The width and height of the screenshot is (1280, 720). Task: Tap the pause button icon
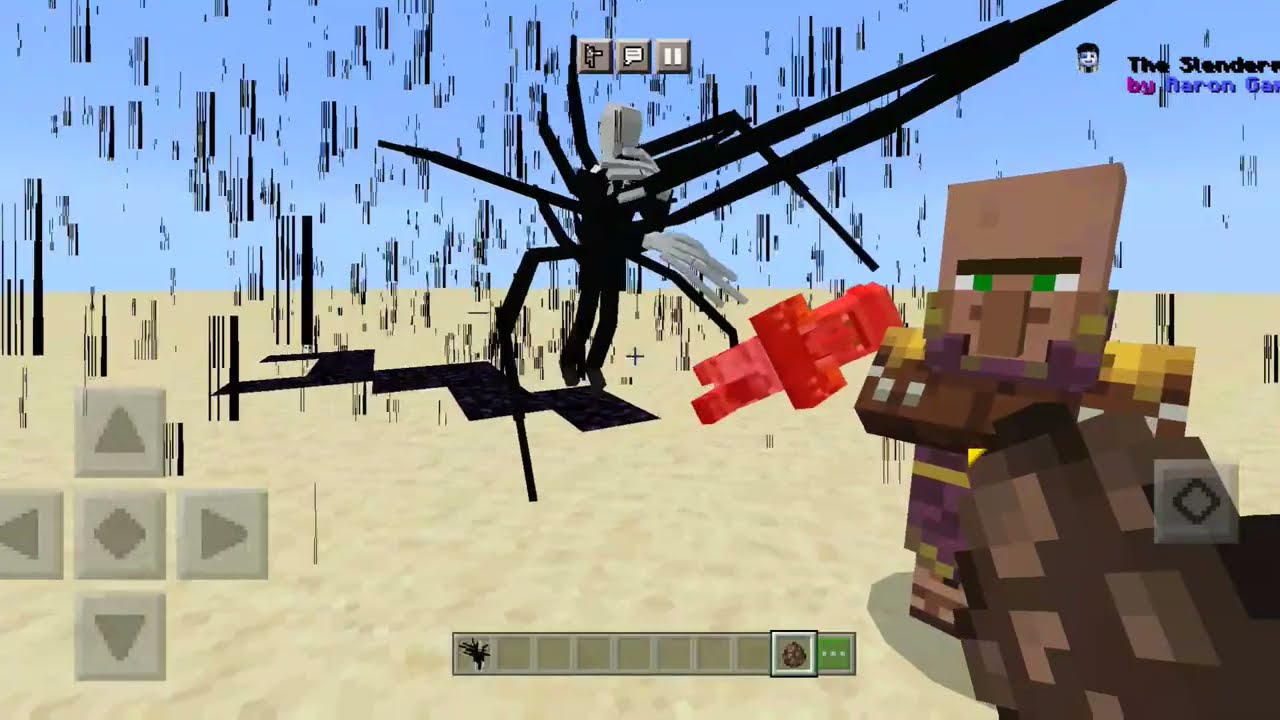point(672,56)
